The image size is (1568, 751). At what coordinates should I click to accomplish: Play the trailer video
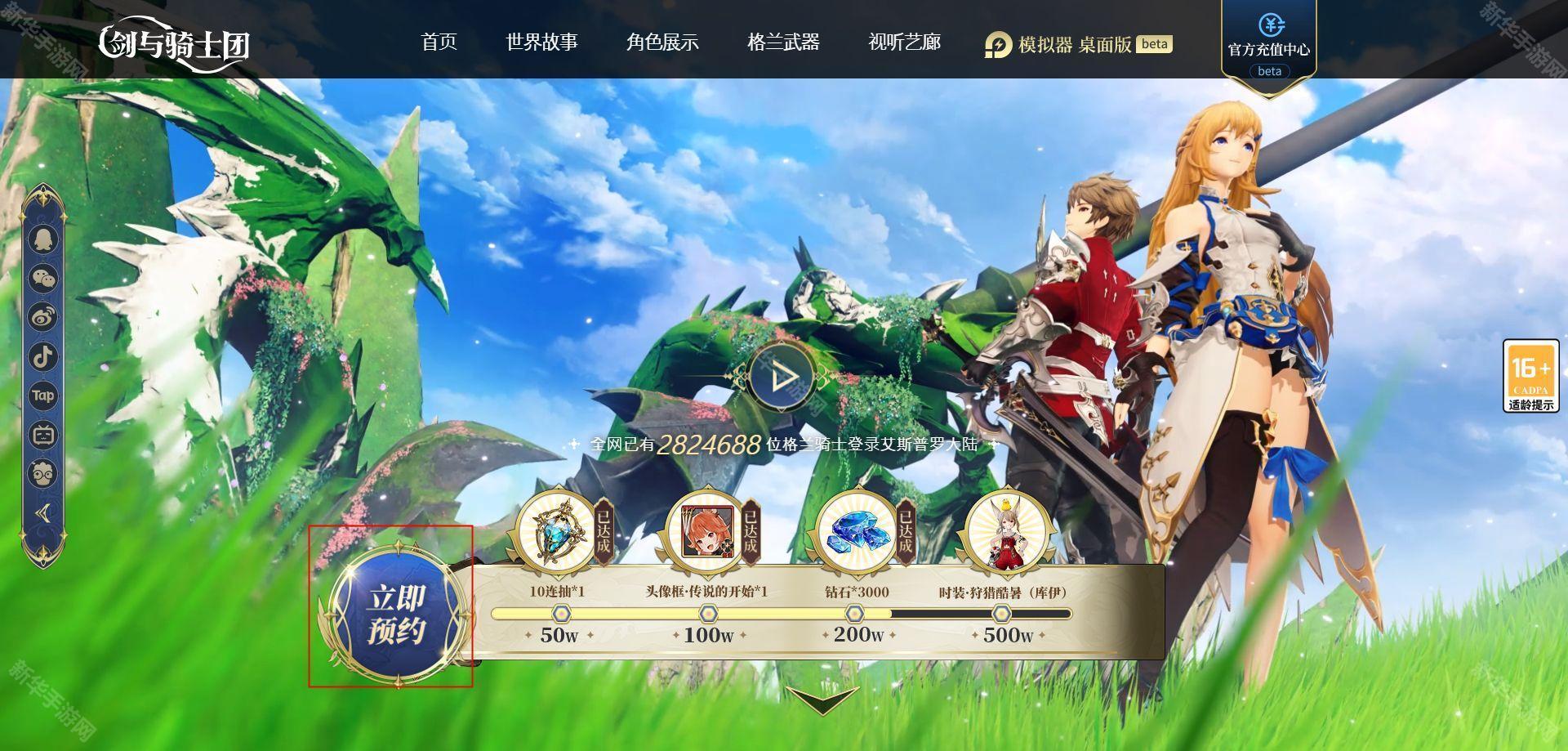pyautogui.click(x=782, y=376)
